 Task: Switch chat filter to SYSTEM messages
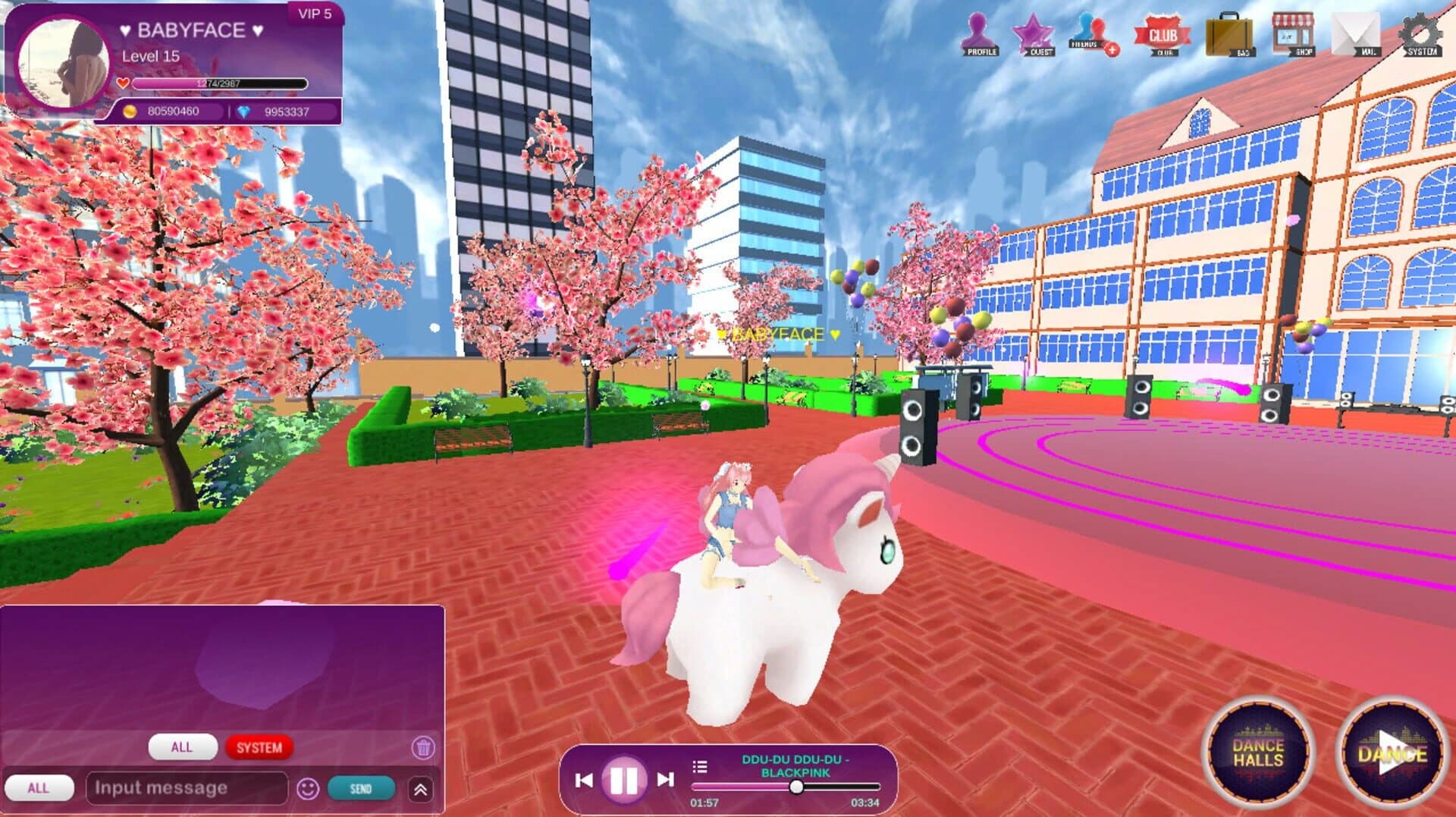(261, 746)
